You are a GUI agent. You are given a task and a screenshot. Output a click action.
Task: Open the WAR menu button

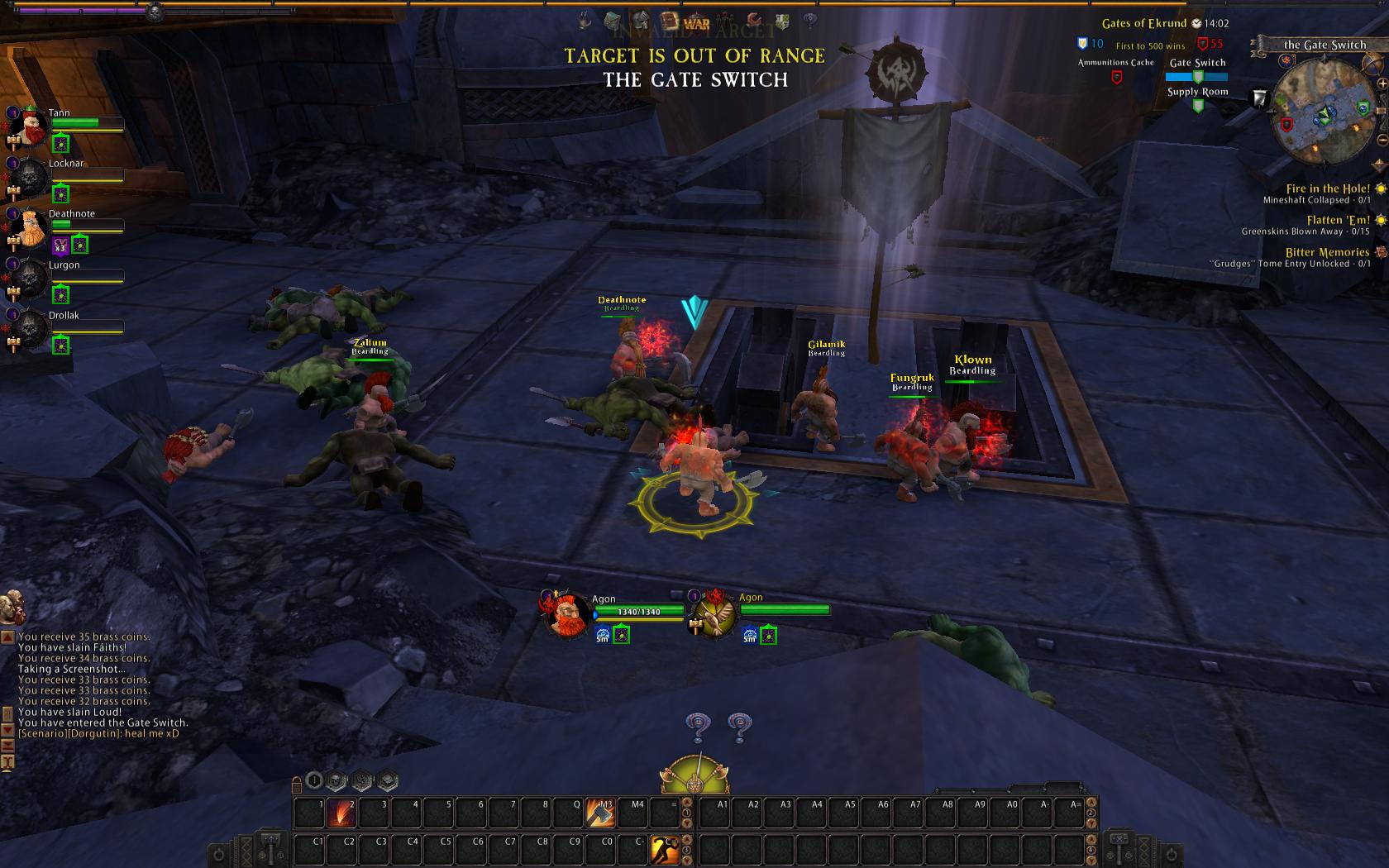697,23
